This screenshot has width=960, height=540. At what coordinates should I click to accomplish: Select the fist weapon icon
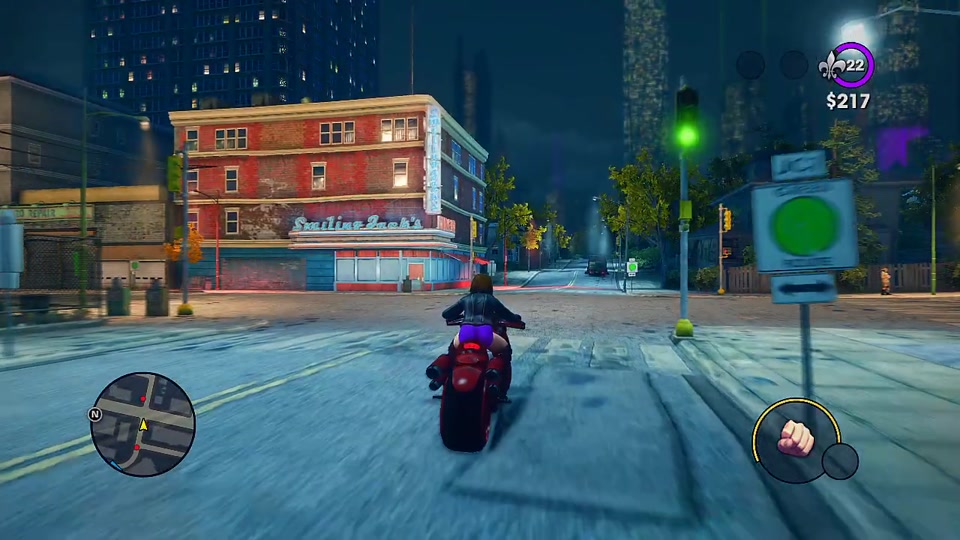click(796, 440)
